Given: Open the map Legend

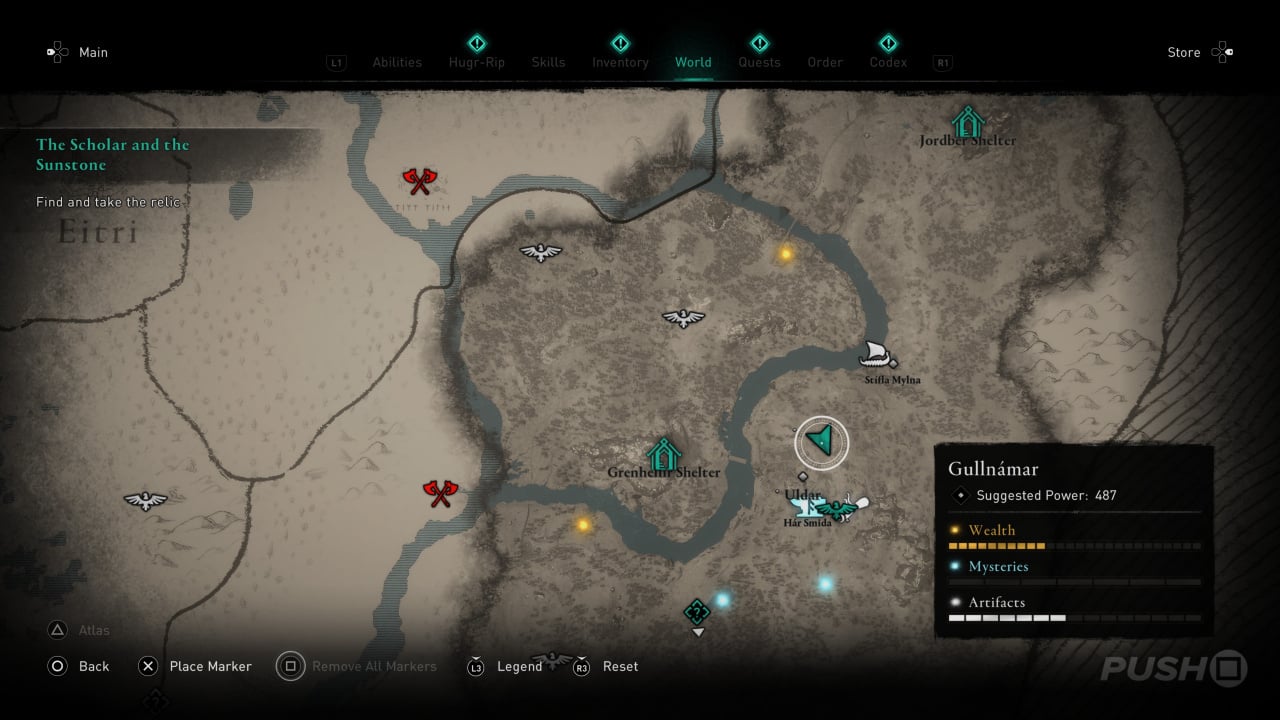Looking at the screenshot, I should (519, 666).
